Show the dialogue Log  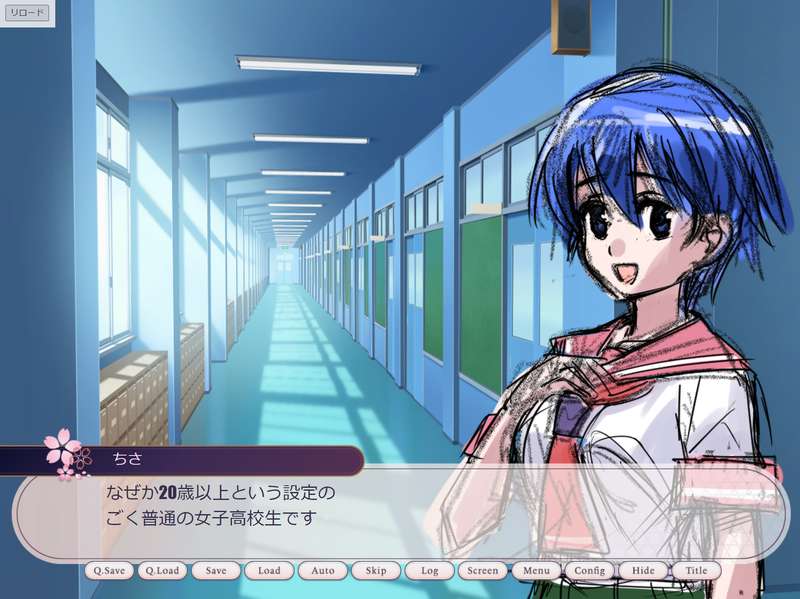coord(430,571)
